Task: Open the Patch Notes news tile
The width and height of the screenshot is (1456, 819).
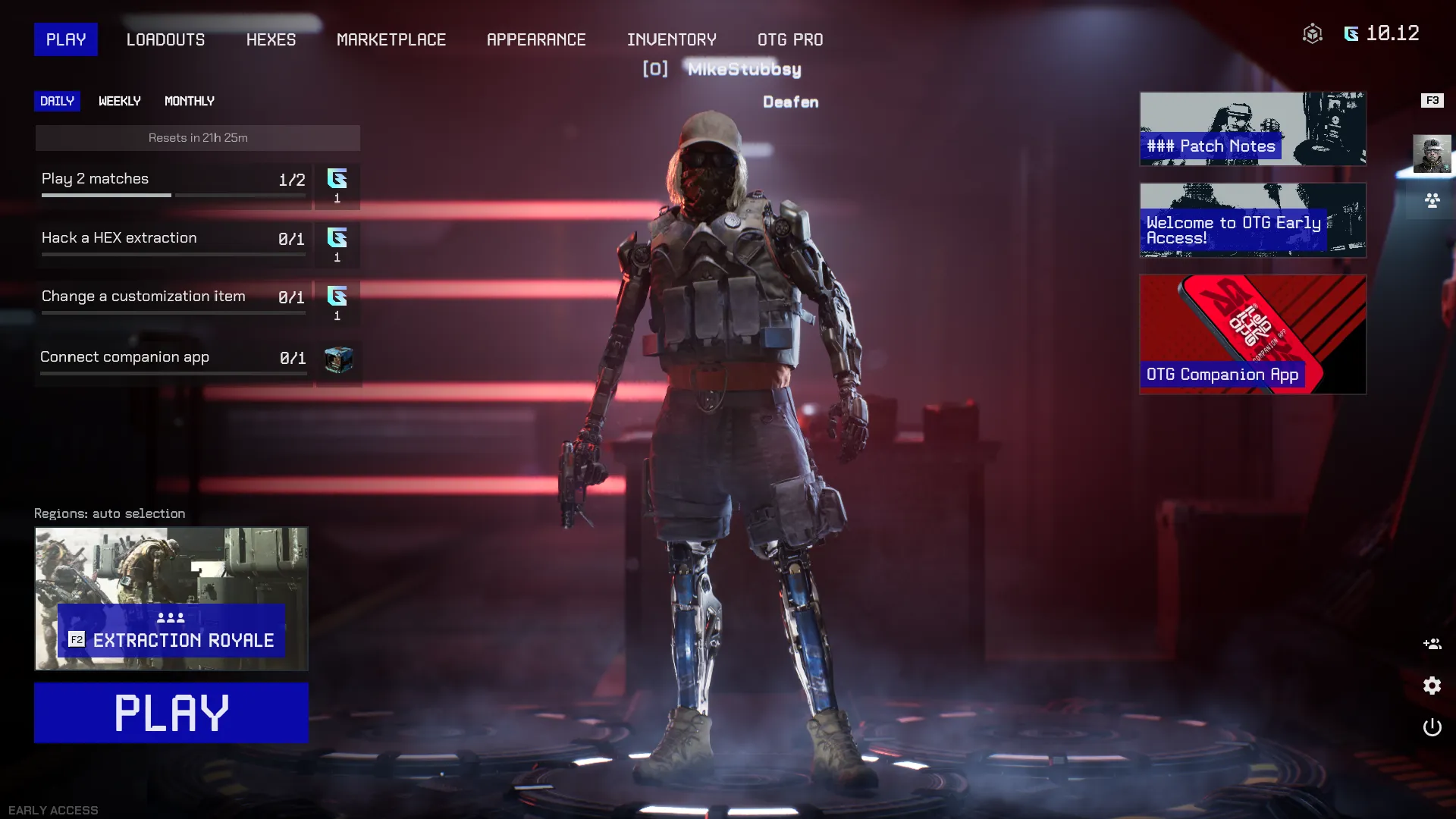Action: [x=1252, y=129]
